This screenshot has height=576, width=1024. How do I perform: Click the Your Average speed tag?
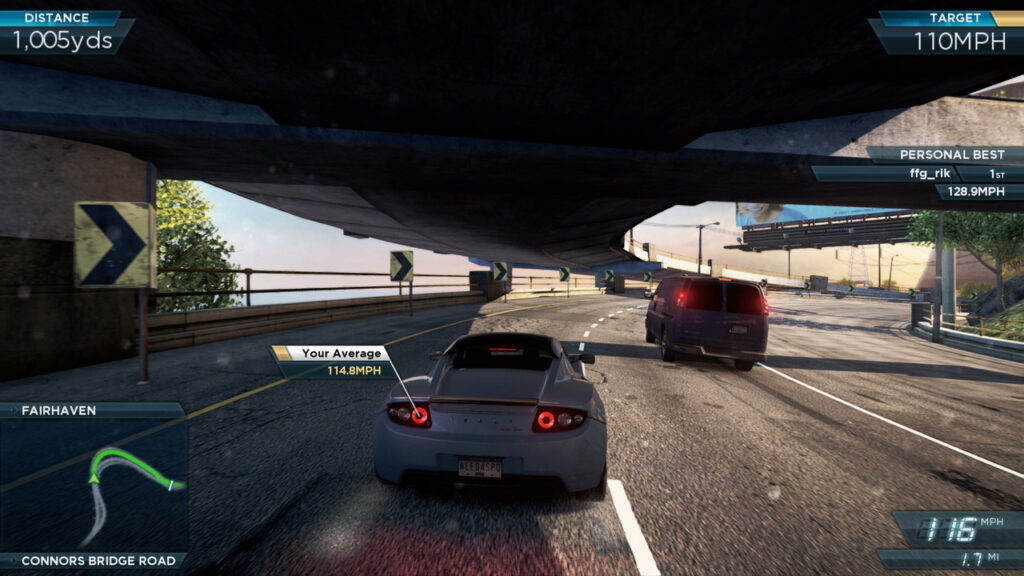coord(331,361)
